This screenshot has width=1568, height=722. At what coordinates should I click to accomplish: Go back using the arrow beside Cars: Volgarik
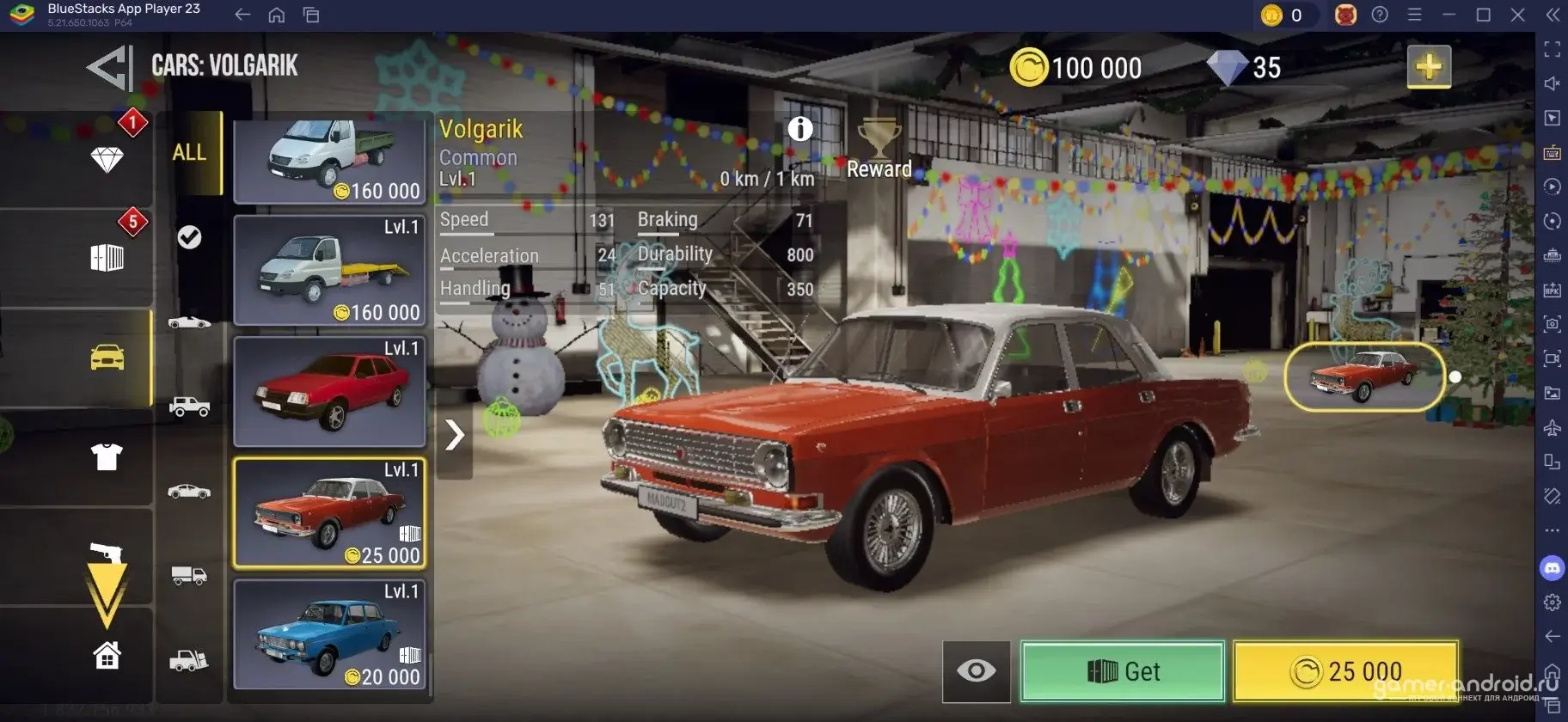110,67
